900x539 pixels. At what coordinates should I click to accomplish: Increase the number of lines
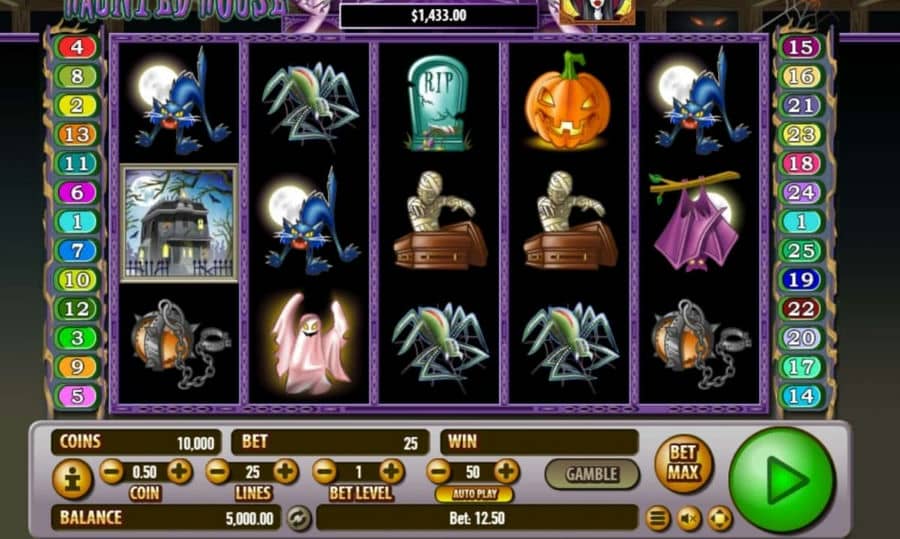click(x=285, y=471)
